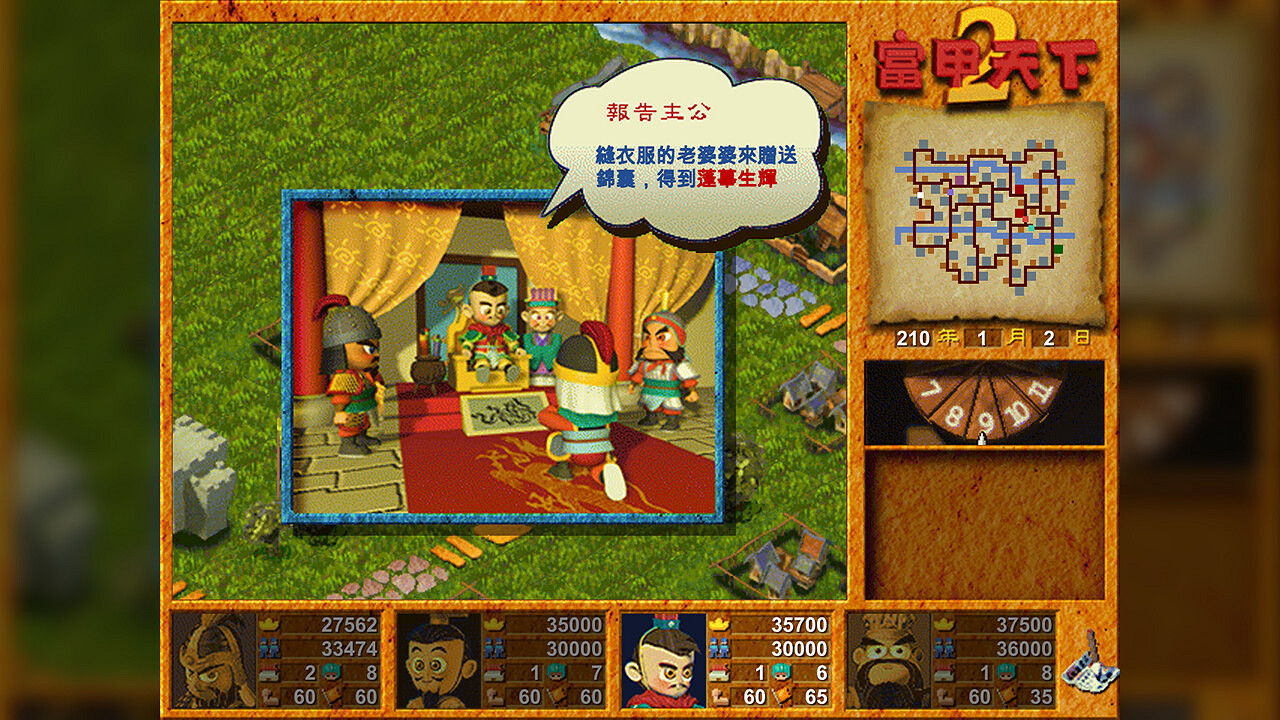Click the scroll icon next to 60
Image resolution: width=1280 pixels, height=720 pixels.
coord(717,693)
